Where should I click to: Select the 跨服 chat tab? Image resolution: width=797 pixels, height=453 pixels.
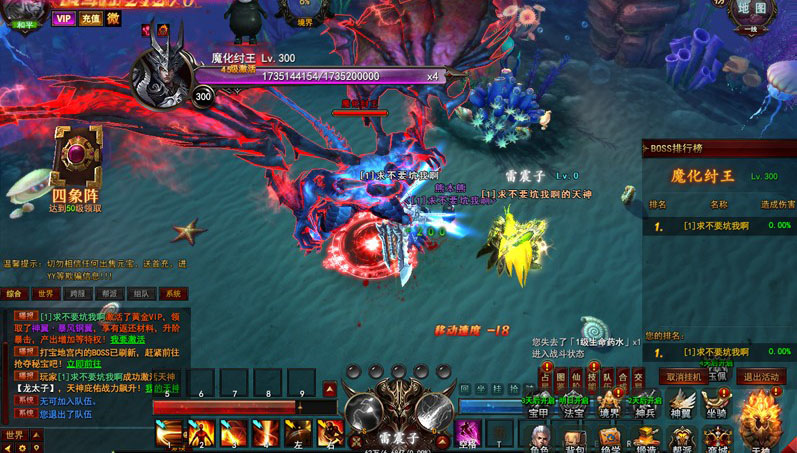[77, 294]
